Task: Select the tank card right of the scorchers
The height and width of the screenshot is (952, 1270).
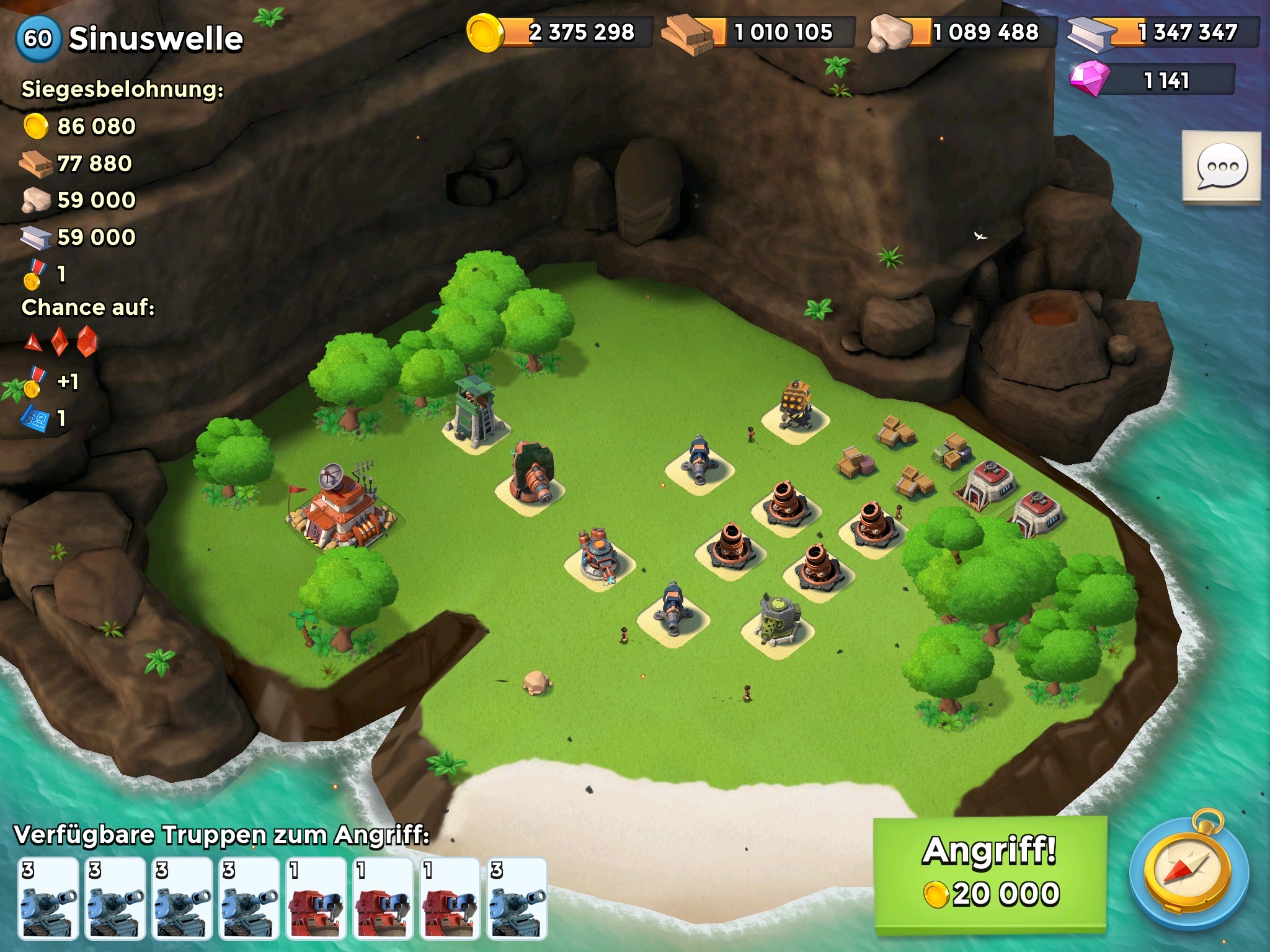Action: click(x=517, y=897)
